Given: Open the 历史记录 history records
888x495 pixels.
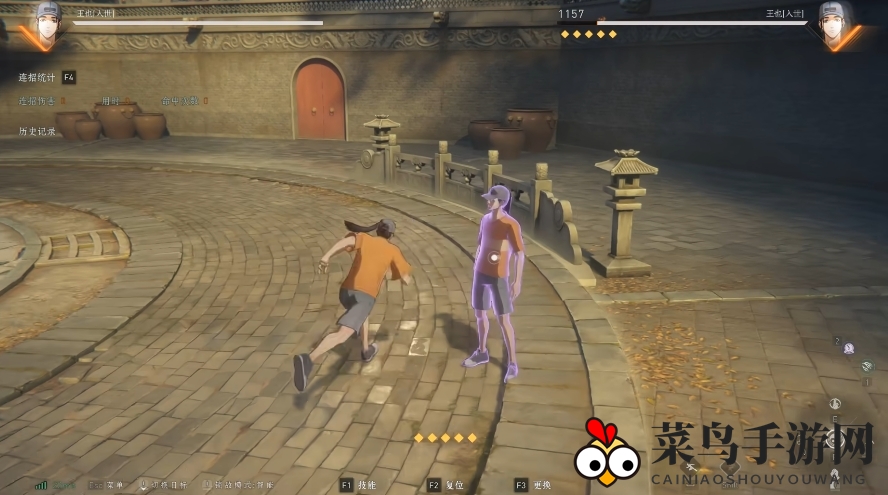Looking at the screenshot, I should pos(37,131).
